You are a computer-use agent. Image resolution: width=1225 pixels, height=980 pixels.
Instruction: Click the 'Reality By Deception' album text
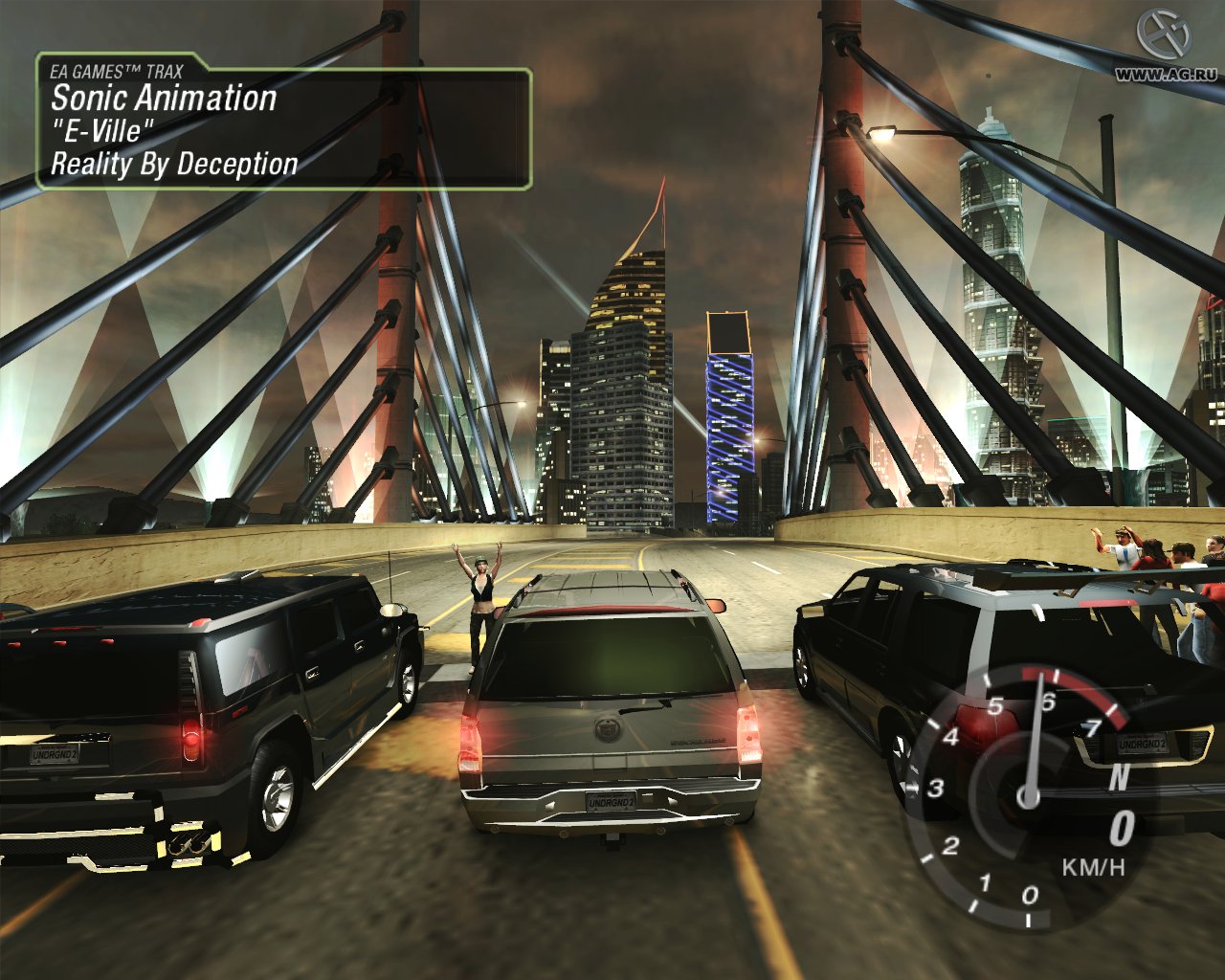pos(175,163)
